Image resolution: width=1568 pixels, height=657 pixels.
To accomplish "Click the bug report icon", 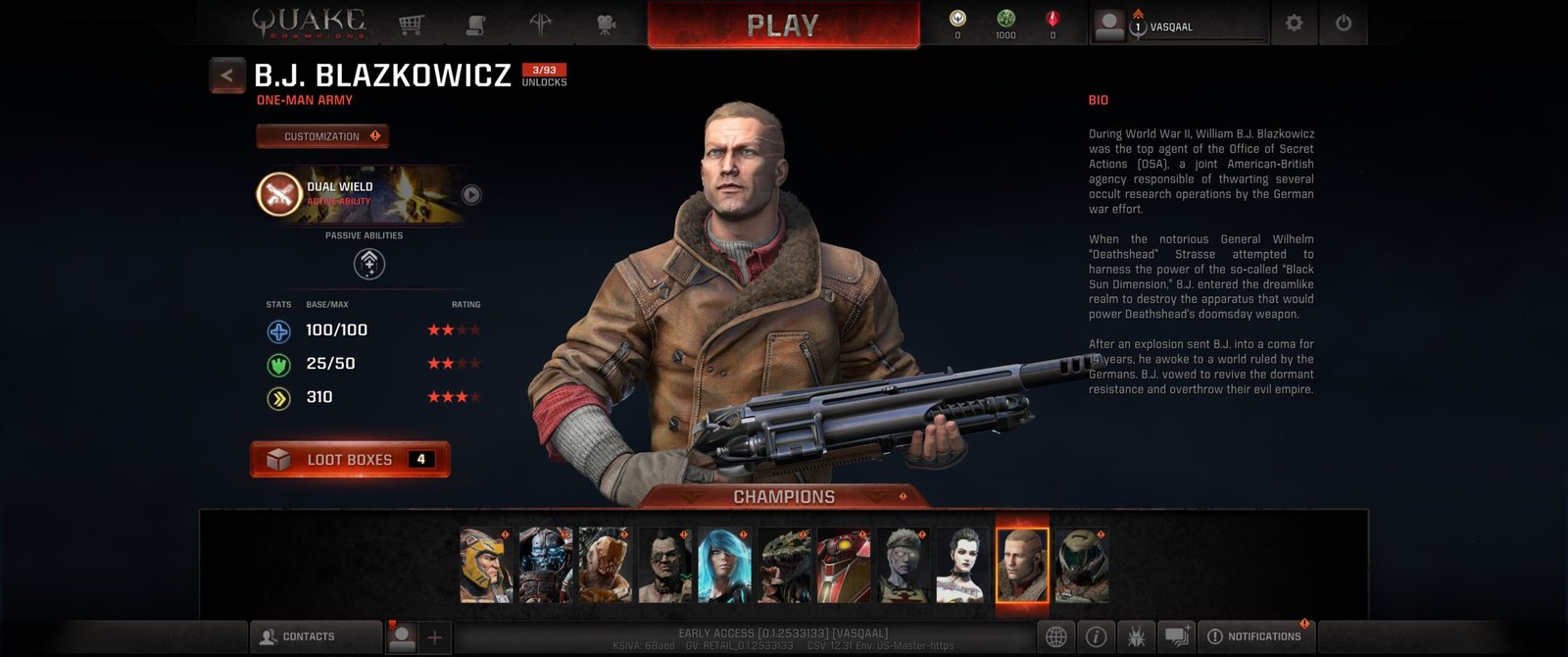I will pyautogui.click(x=1137, y=636).
